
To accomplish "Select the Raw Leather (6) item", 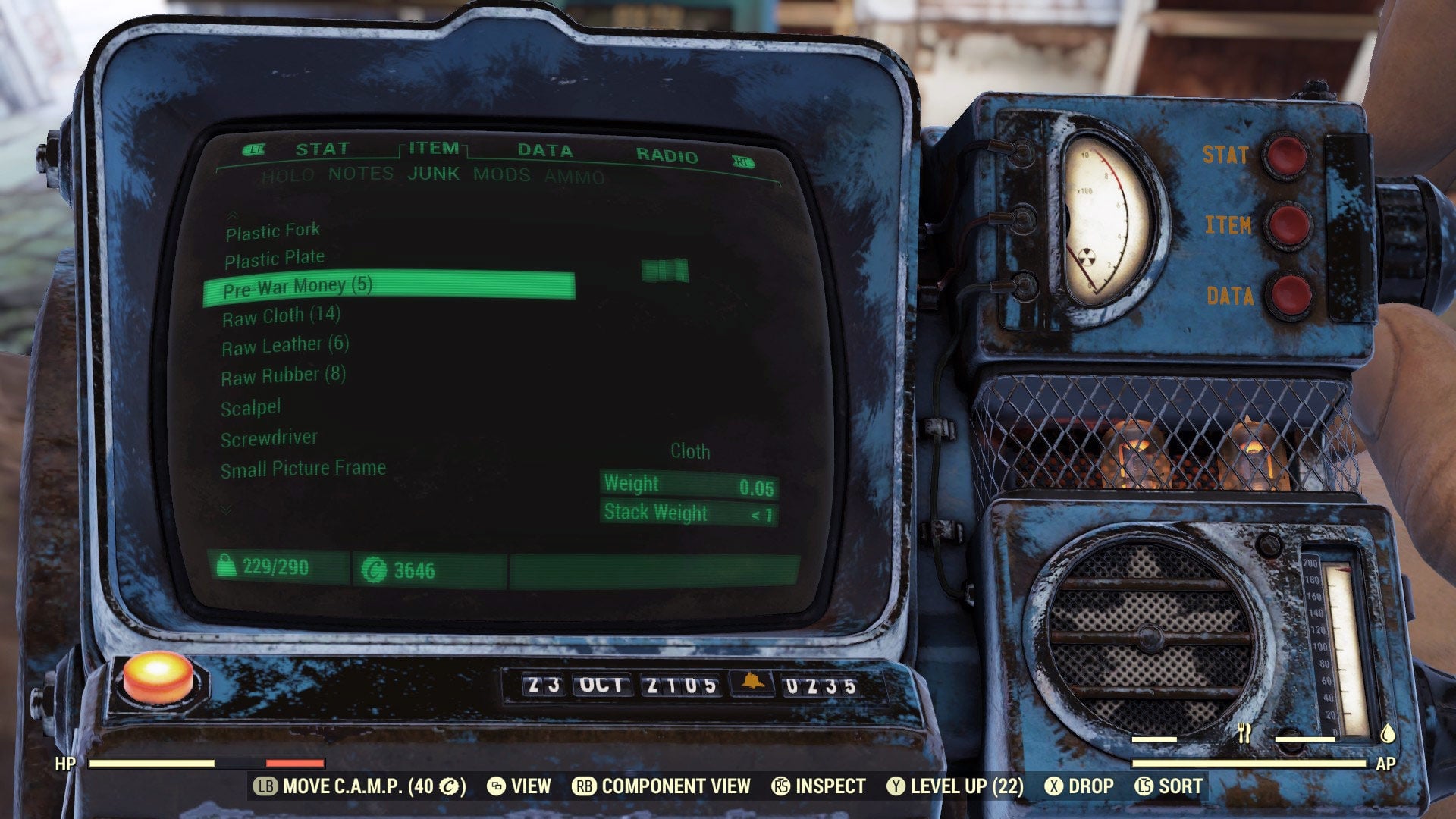I will (x=284, y=345).
